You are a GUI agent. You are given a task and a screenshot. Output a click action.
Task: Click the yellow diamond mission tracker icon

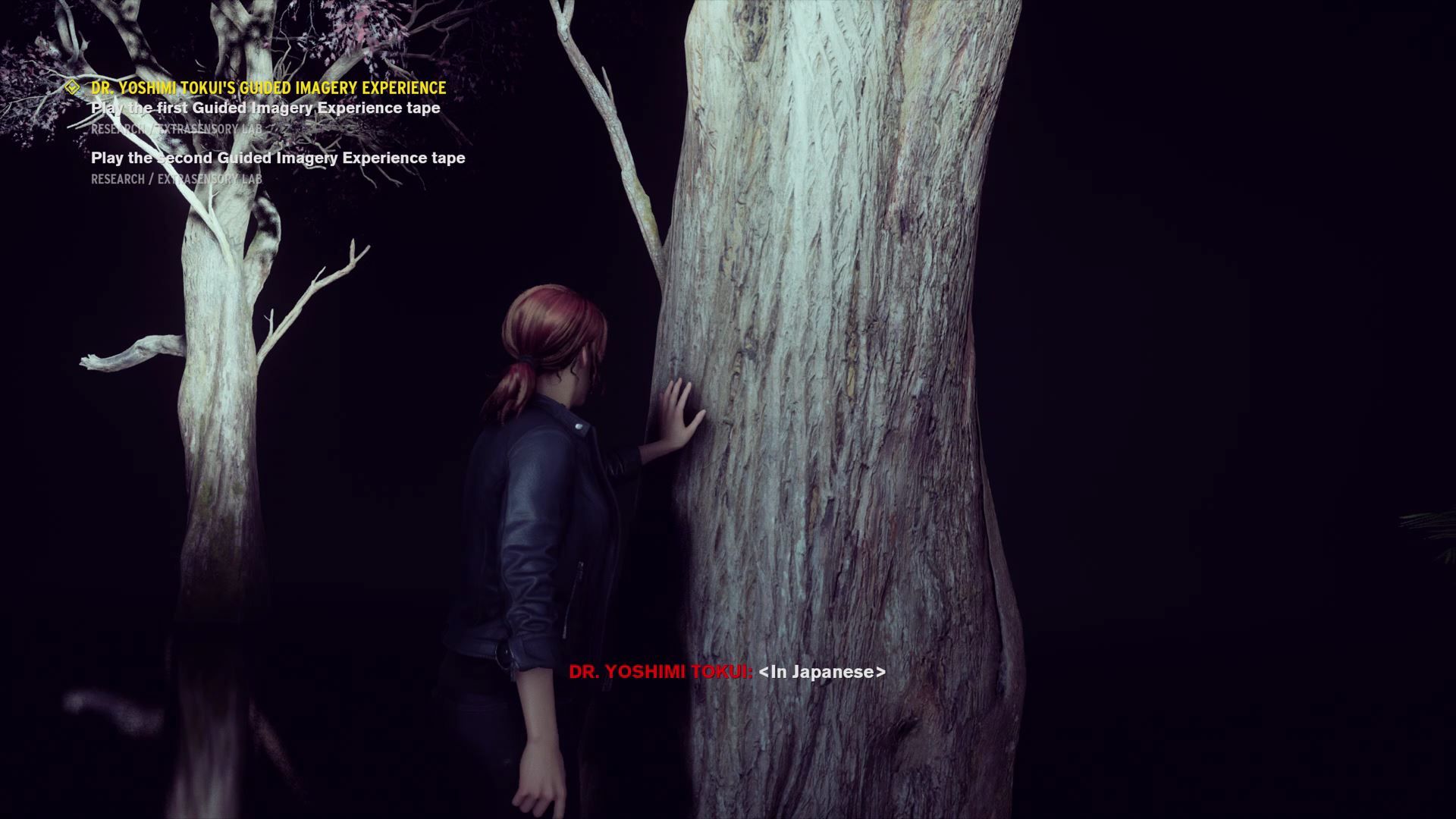point(72,87)
